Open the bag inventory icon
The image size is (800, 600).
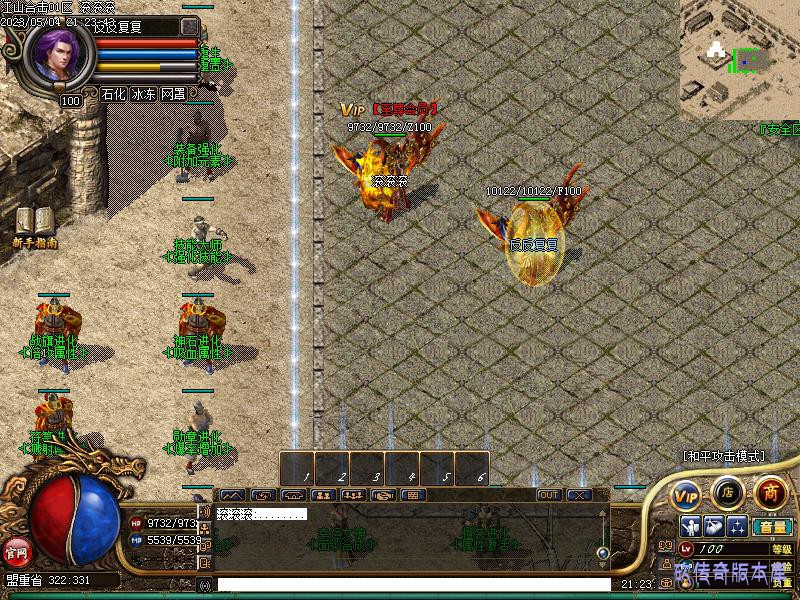713,526
